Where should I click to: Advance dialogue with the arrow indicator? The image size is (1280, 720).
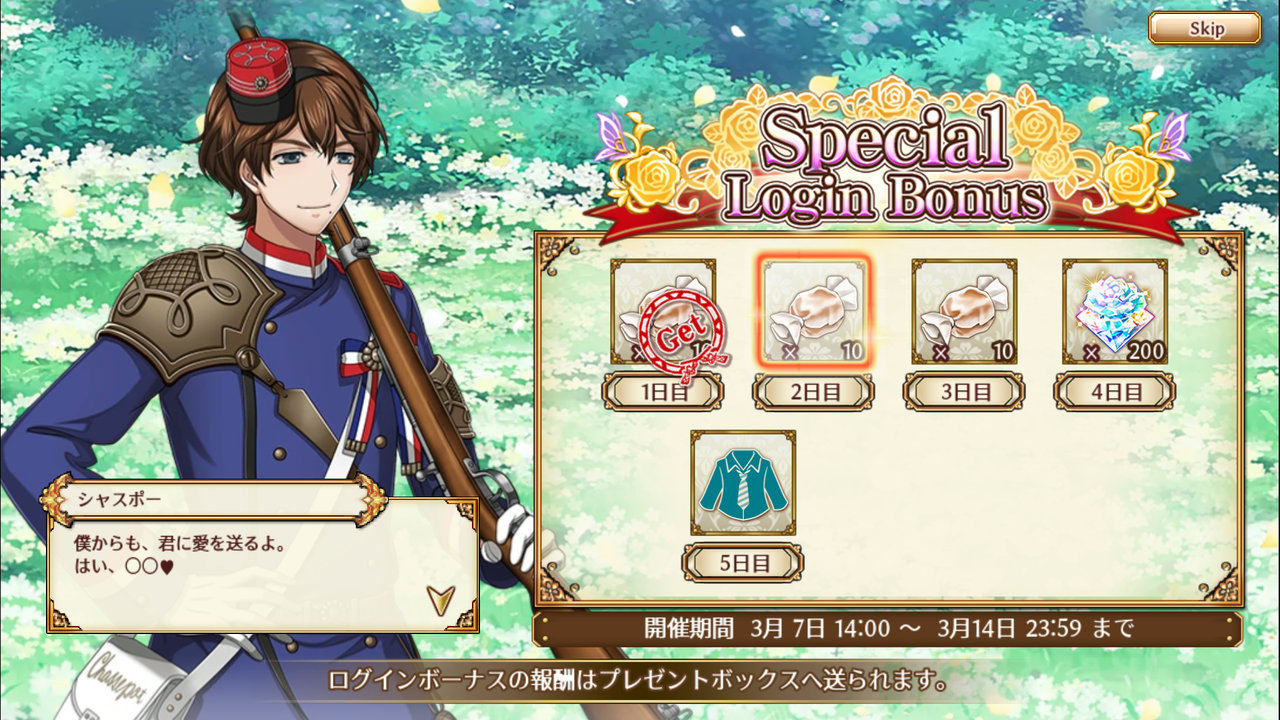439,598
